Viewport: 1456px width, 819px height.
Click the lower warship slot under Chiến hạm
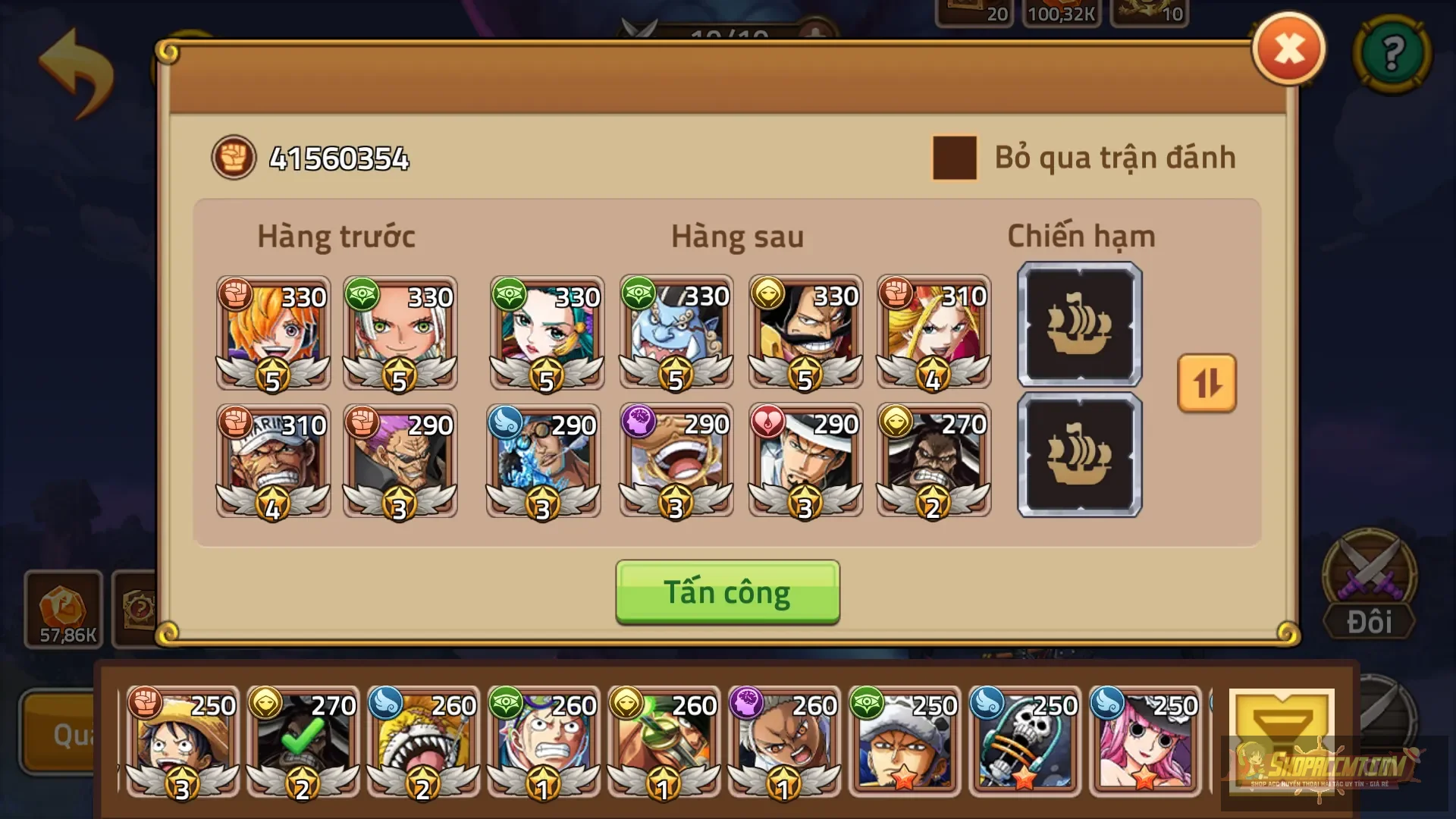(1080, 455)
